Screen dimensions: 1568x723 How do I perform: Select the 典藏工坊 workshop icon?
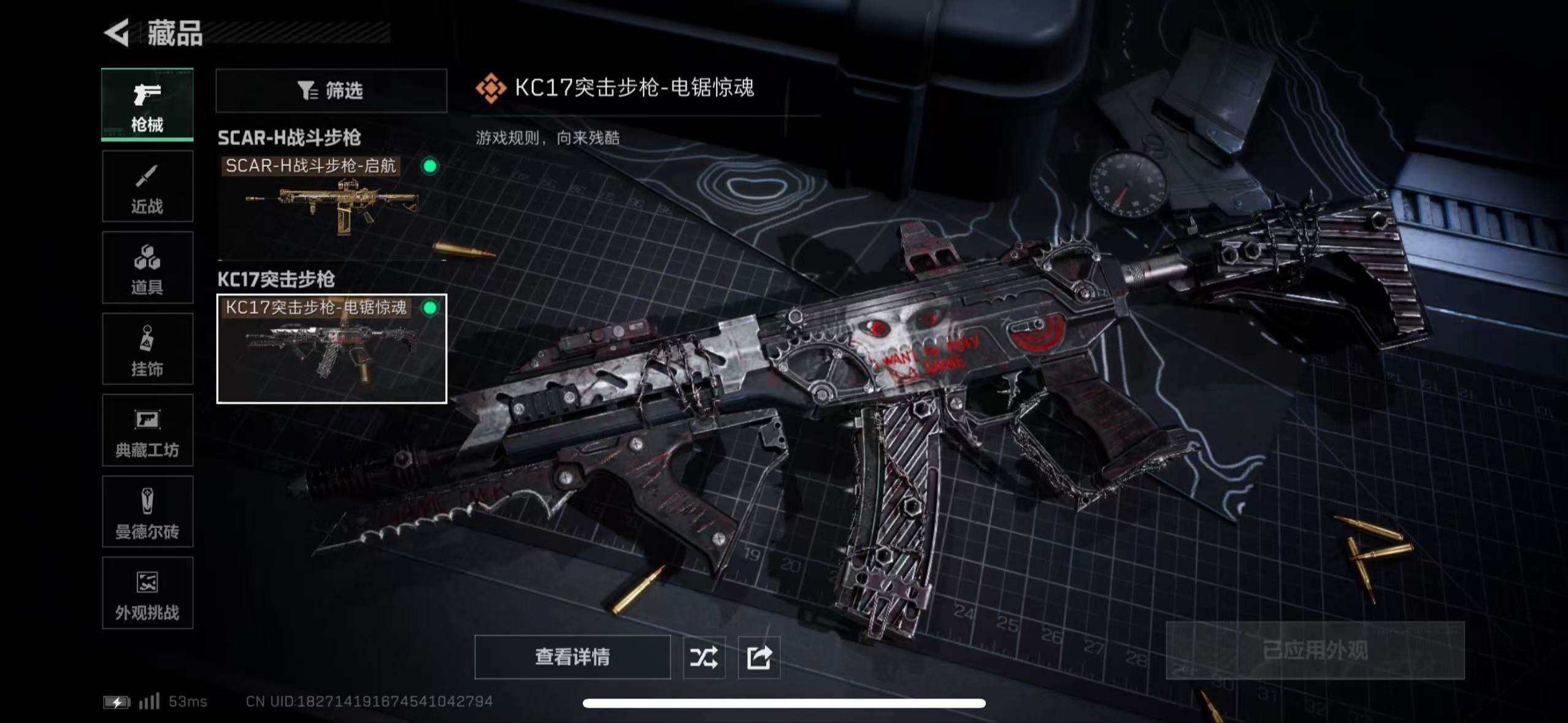pyautogui.click(x=147, y=430)
